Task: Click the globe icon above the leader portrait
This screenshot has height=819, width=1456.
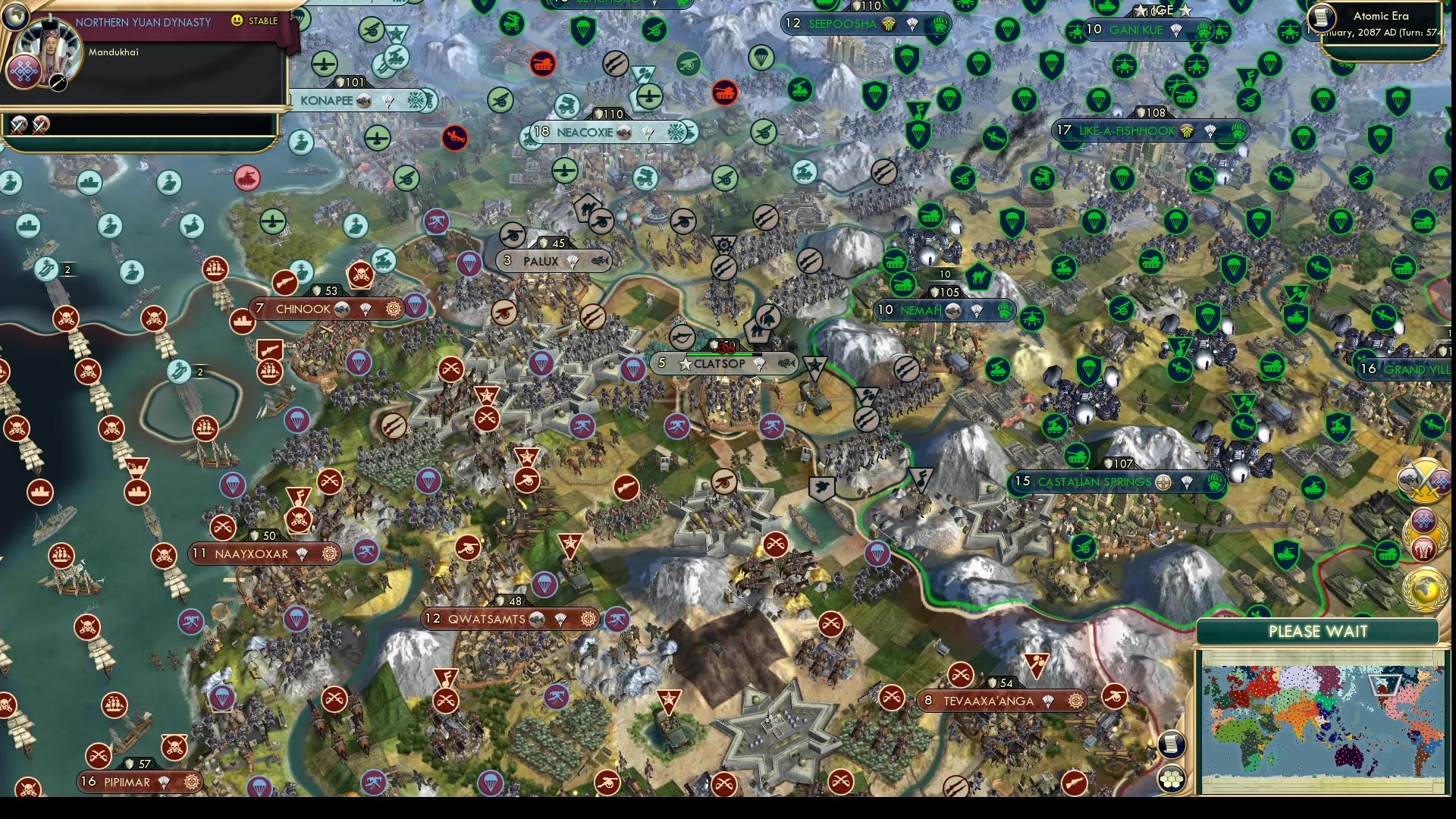Action: pos(16,17)
